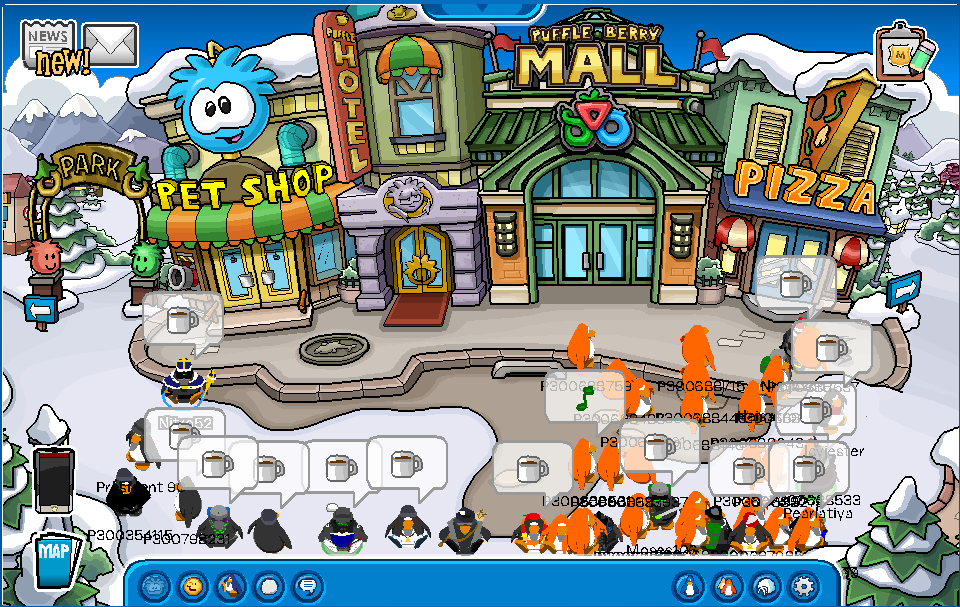
Task: Open the News newspaper icon
Action: [x=50, y=42]
